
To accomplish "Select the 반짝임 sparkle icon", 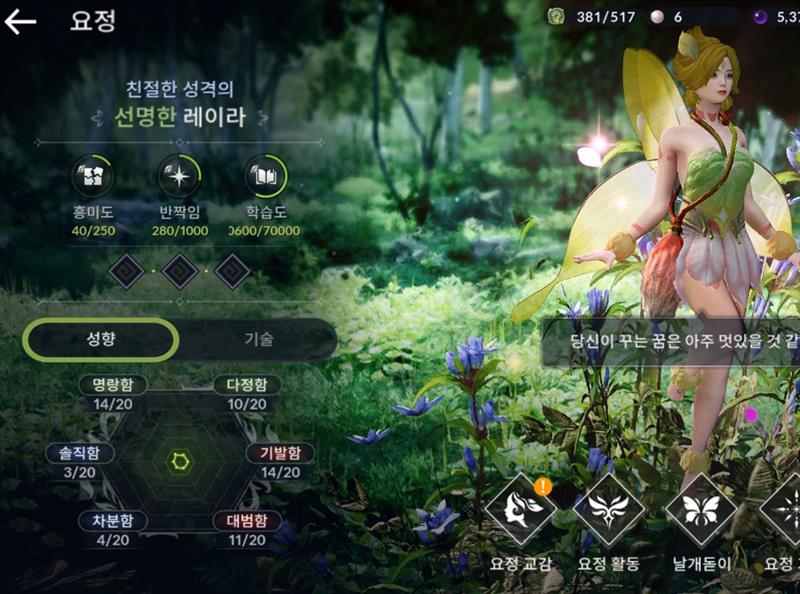I will pyautogui.click(x=180, y=176).
